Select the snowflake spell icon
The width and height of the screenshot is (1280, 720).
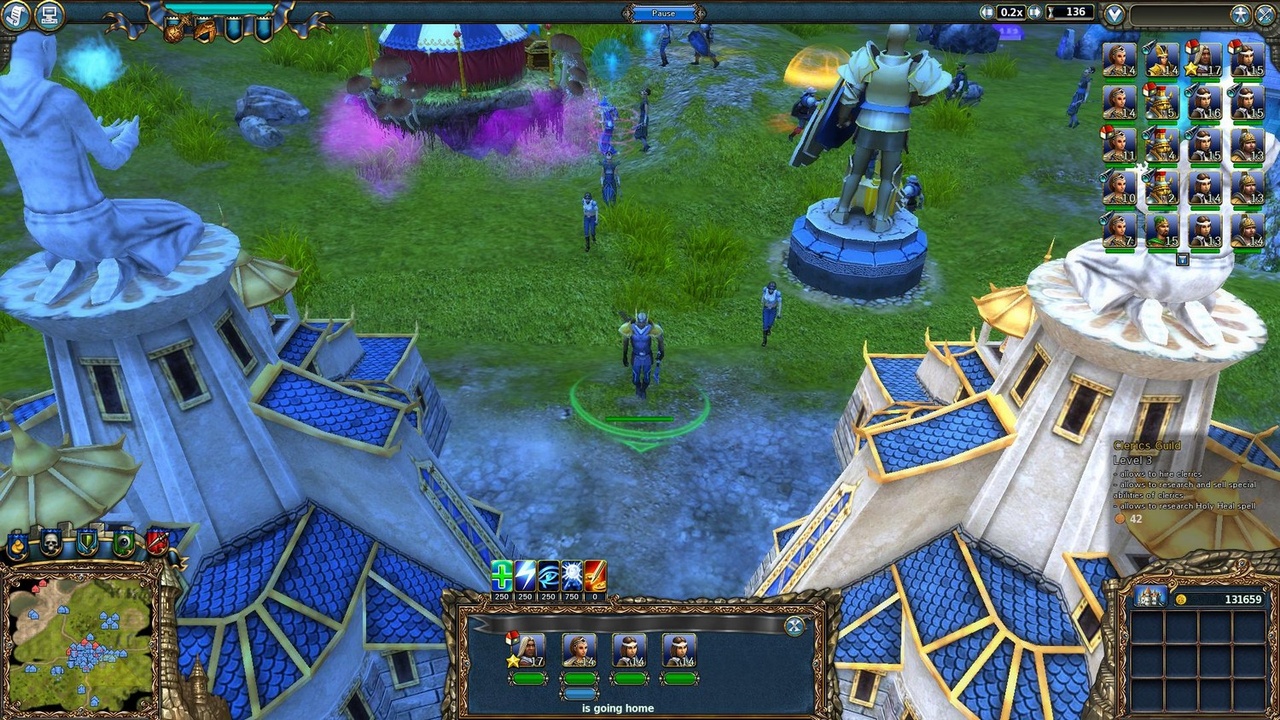tap(571, 577)
